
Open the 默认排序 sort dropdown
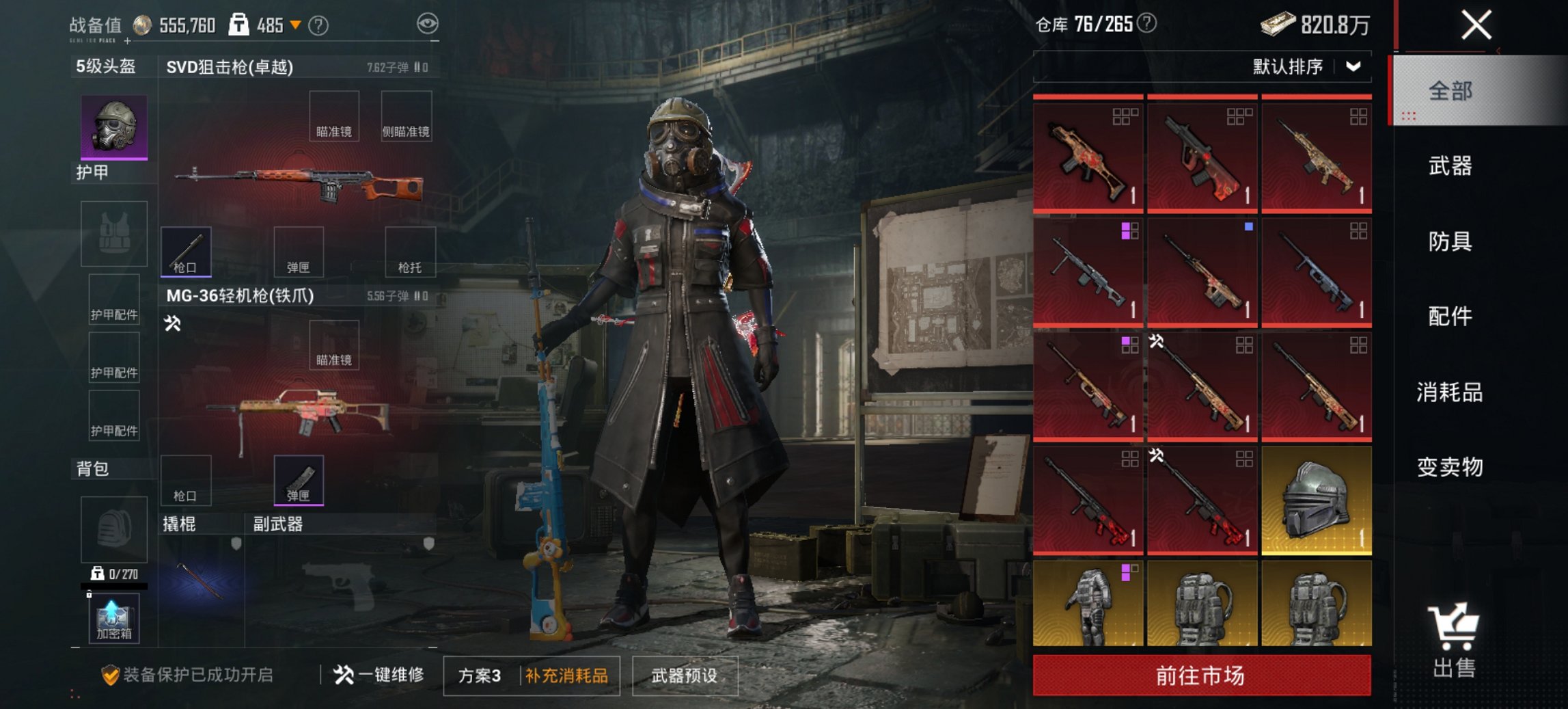pos(1305,67)
